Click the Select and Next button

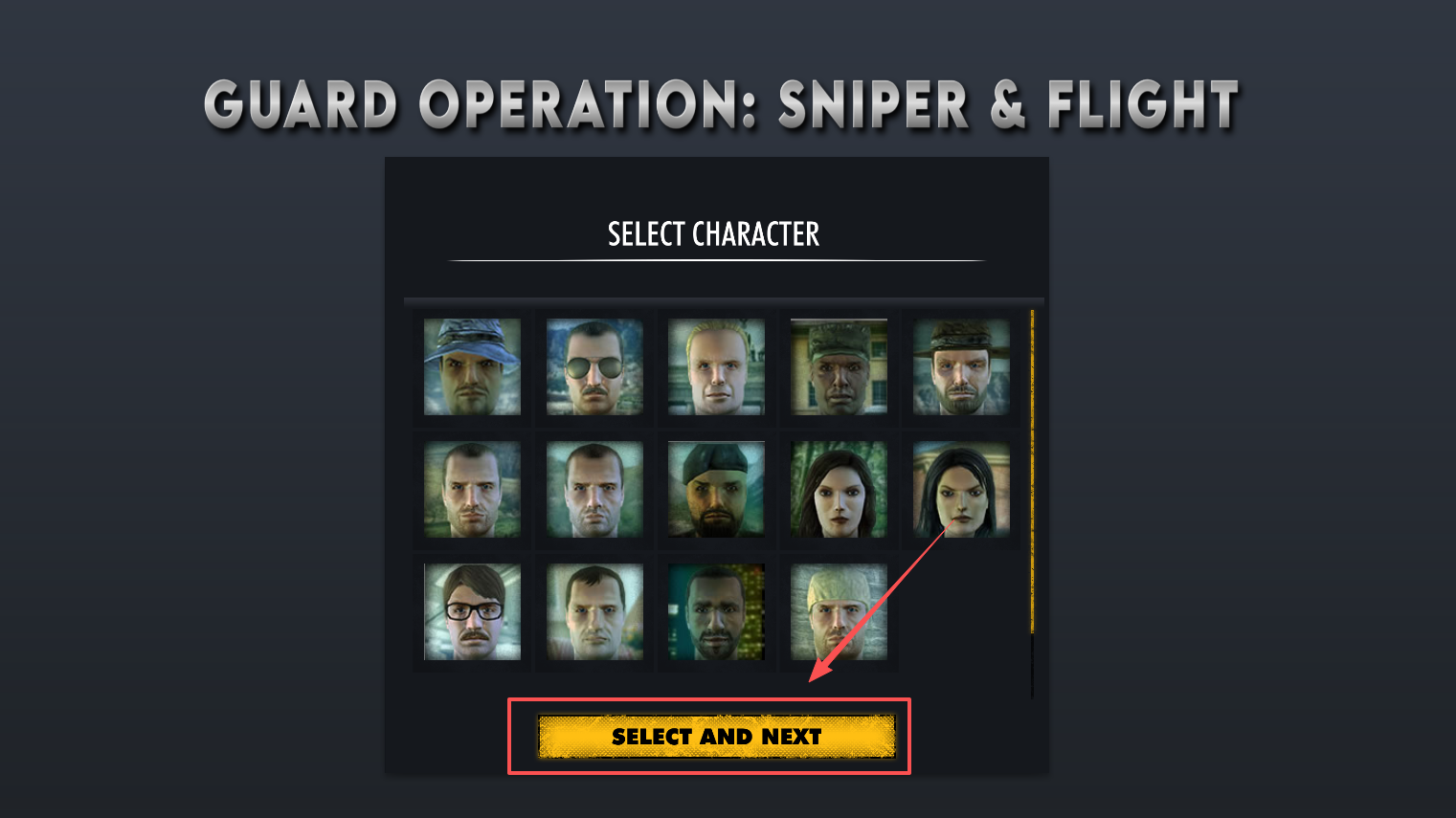click(x=716, y=737)
